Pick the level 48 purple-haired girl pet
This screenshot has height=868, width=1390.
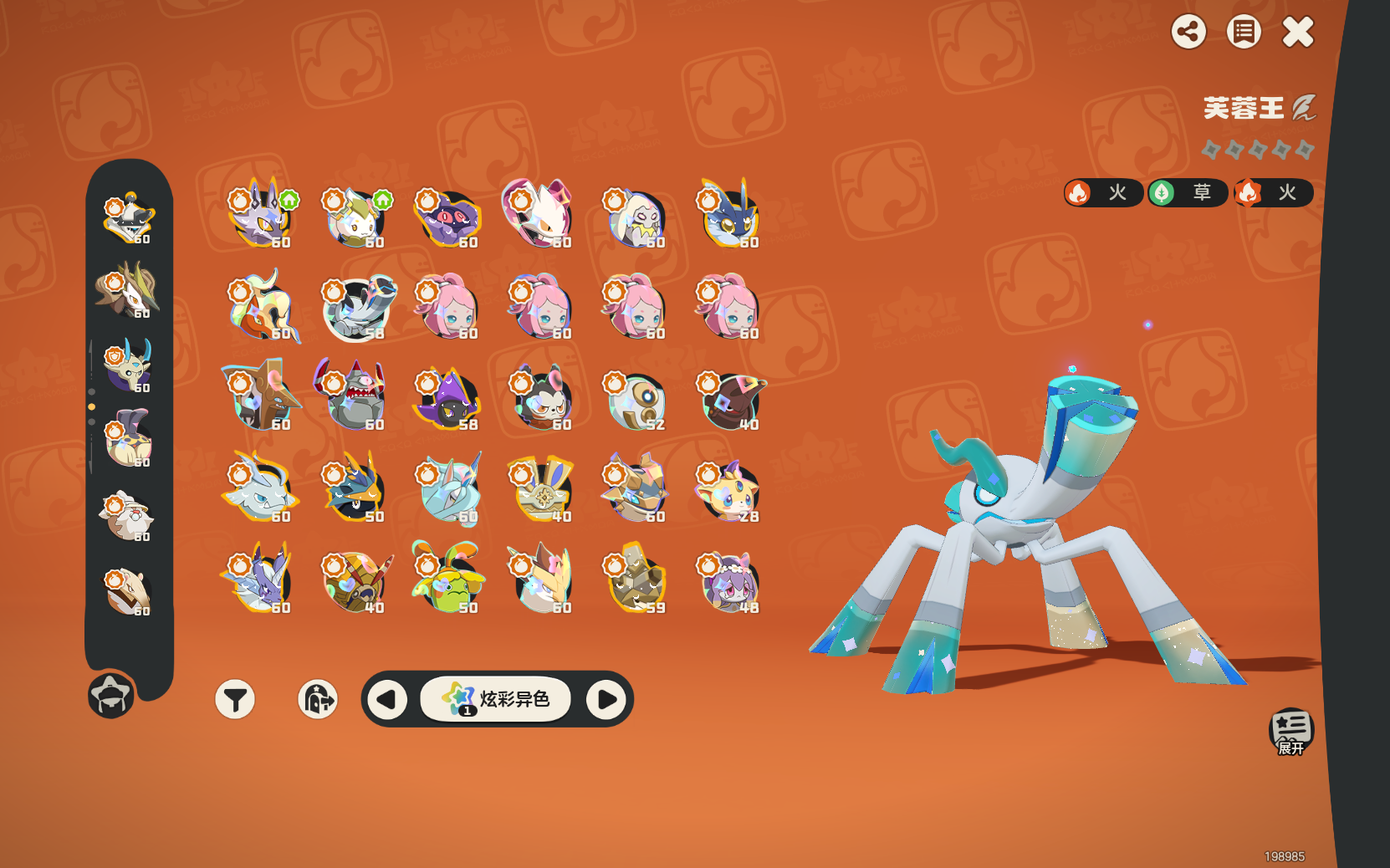(x=728, y=582)
